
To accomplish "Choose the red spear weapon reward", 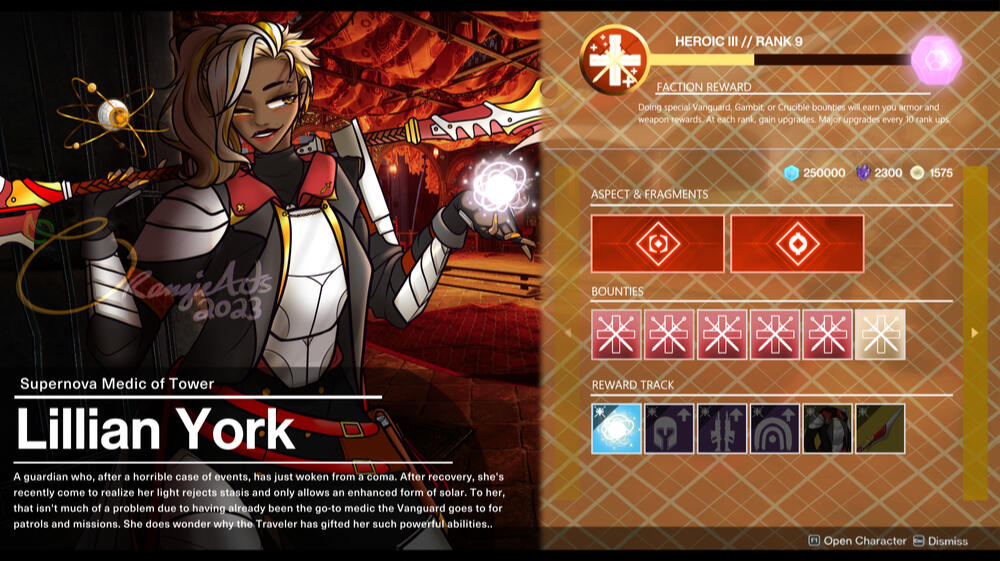I will [x=880, y=428].
